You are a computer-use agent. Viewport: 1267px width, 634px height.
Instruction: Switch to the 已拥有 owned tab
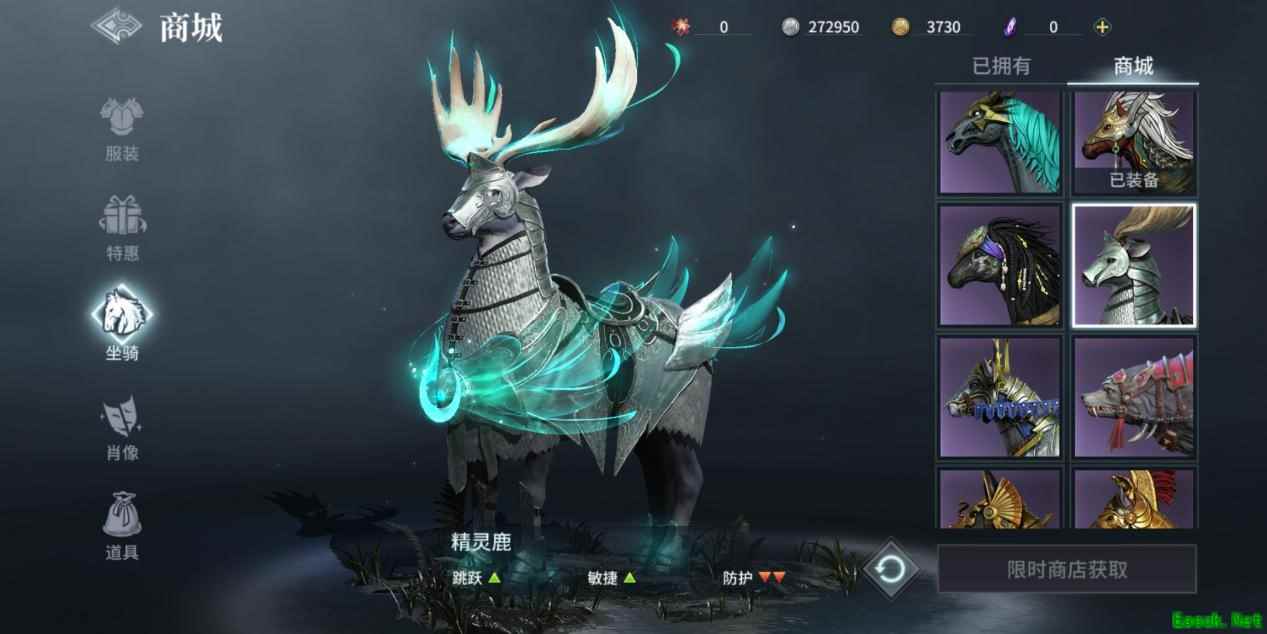[1001, 67]
